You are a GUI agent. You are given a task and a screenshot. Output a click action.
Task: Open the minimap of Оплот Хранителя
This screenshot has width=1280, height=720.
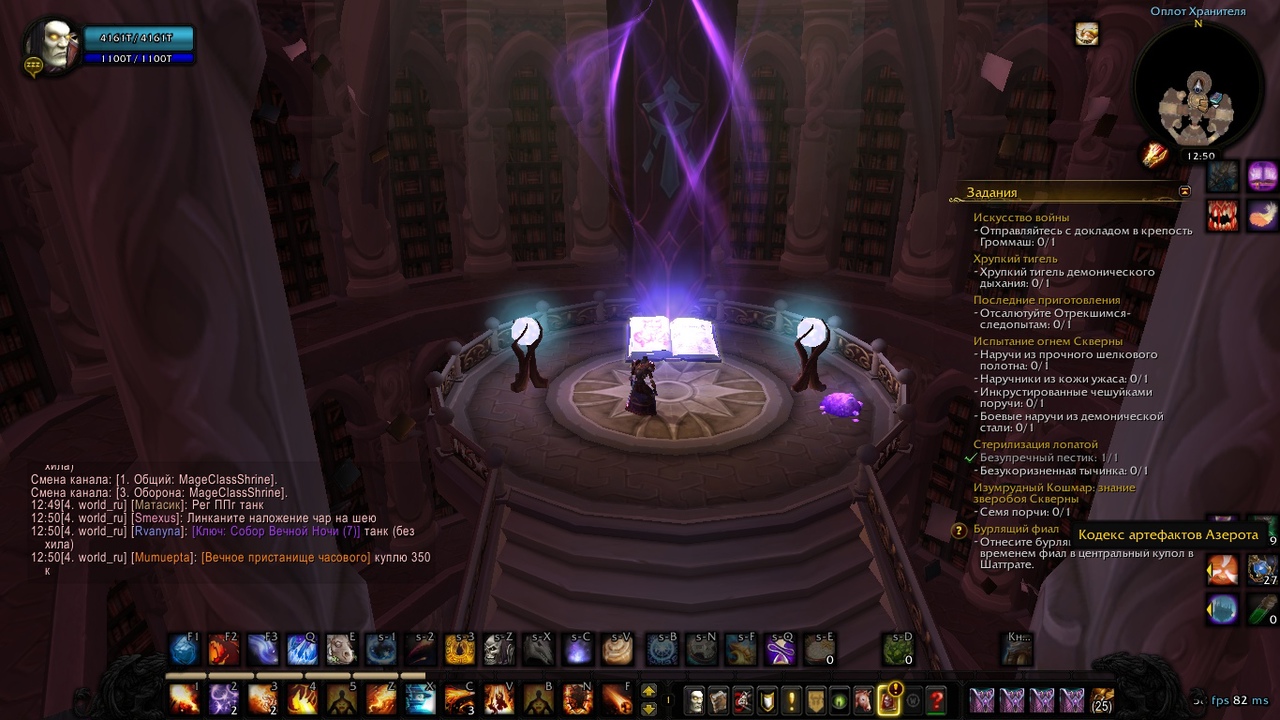point(1197,90)
